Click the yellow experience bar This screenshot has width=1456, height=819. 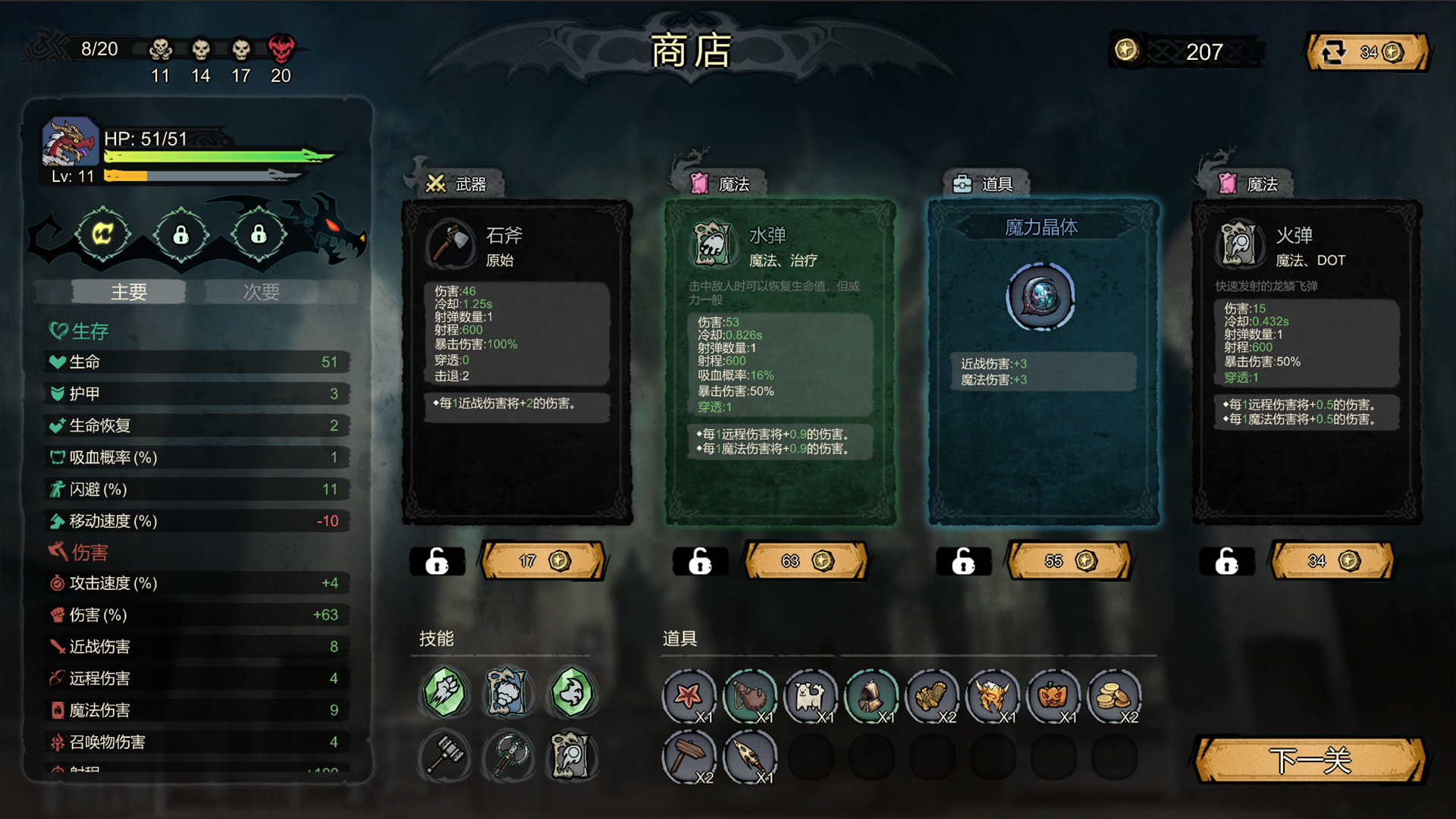[x=125, y=177]
